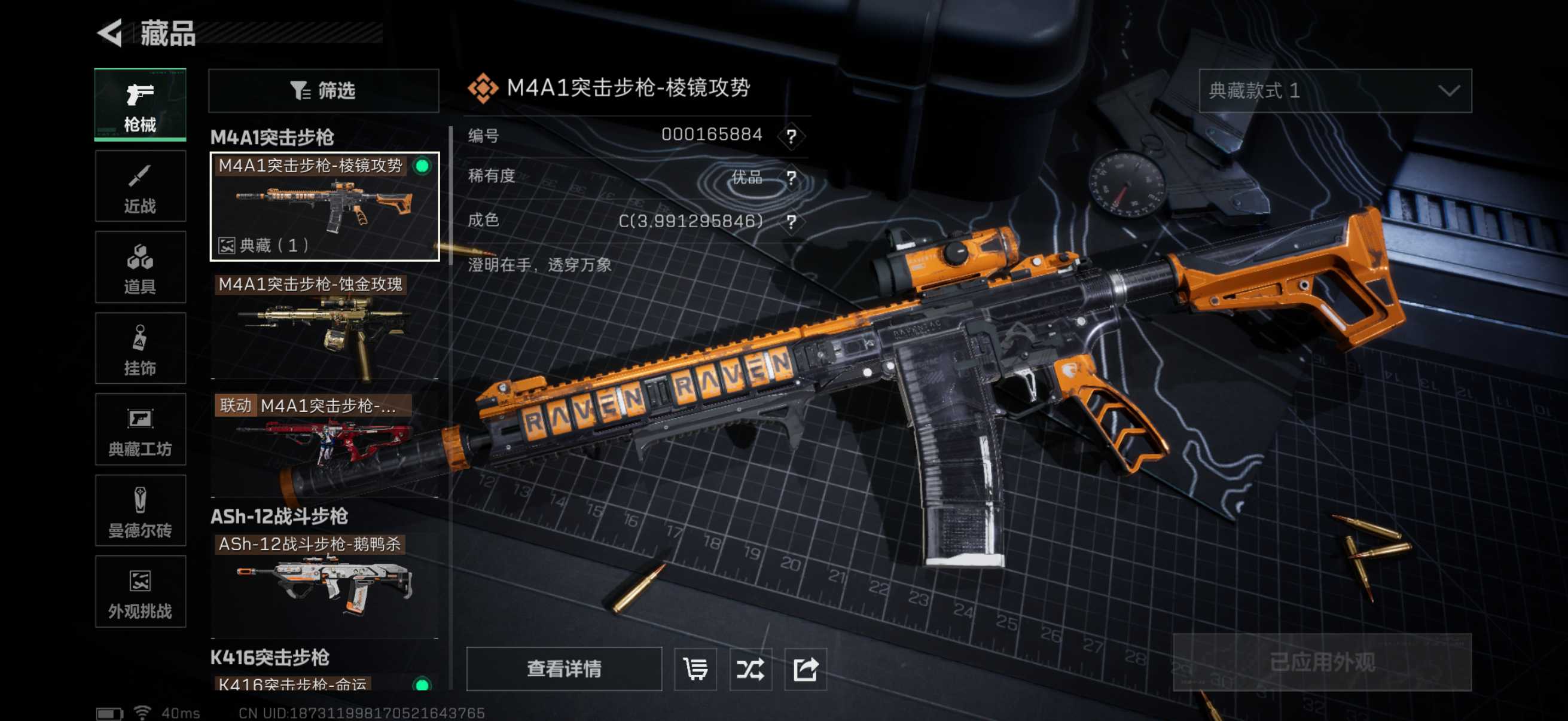Open the 成色 condition help icon
The width and height of the screenshot is (1568, 721).
(x=791, y=221)
